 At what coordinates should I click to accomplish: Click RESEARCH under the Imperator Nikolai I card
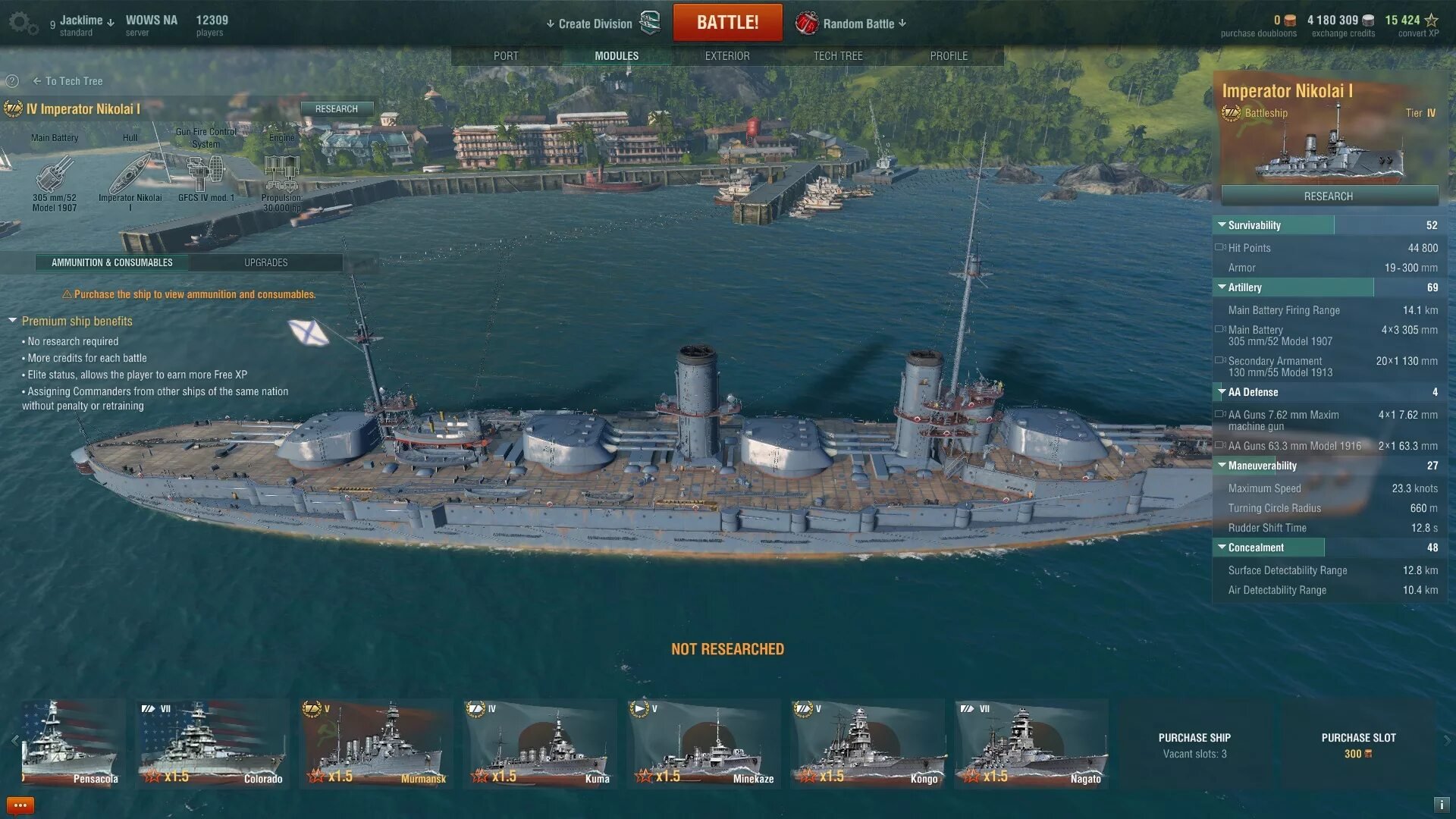pyautogui.click(x=1329, y=196)
